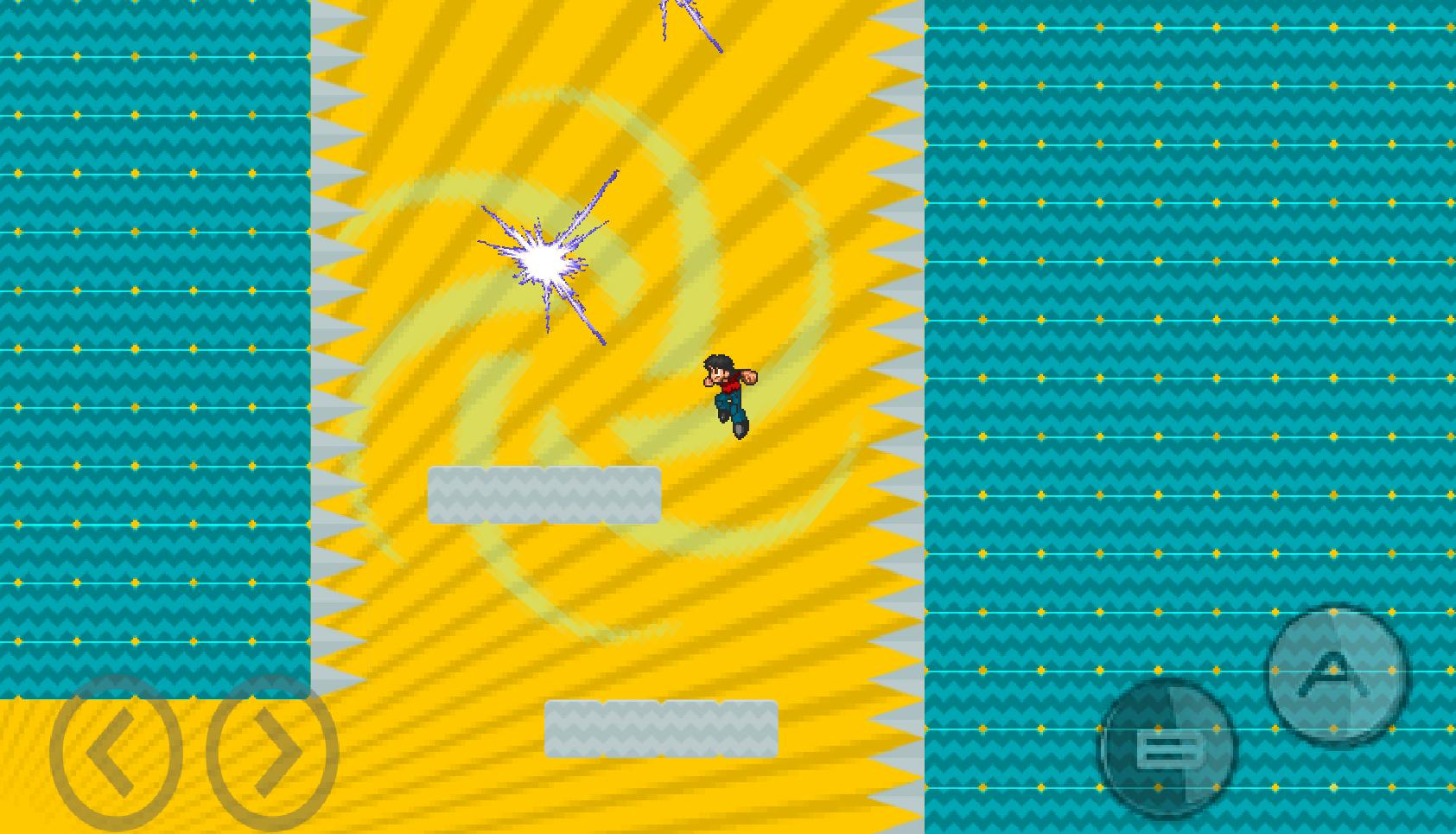This screenshot has width=1456, height=834.
Task: Hit the round A jump button
Action: (x=1337, y=674)
